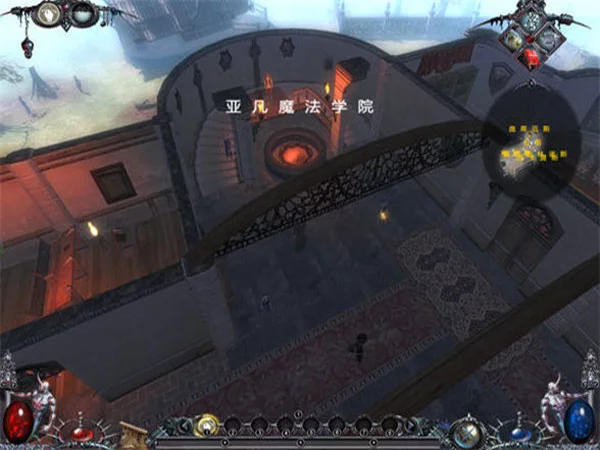The width and height of the screenshot is (600, 450).
Task: Select the pale orb skill next to the fist
Action: 83,14
